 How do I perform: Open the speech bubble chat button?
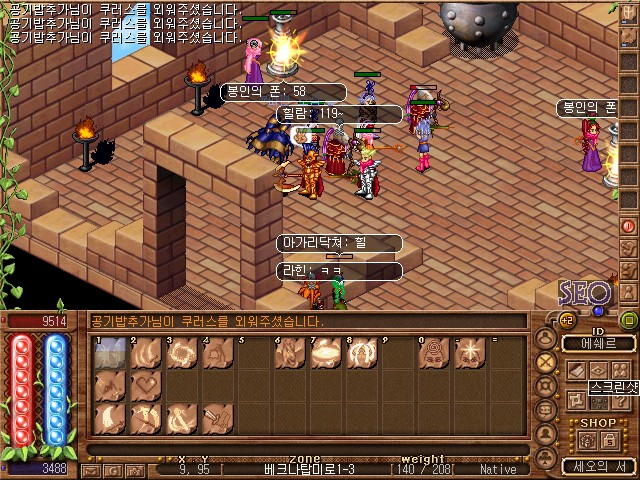(x=546, y=410)
